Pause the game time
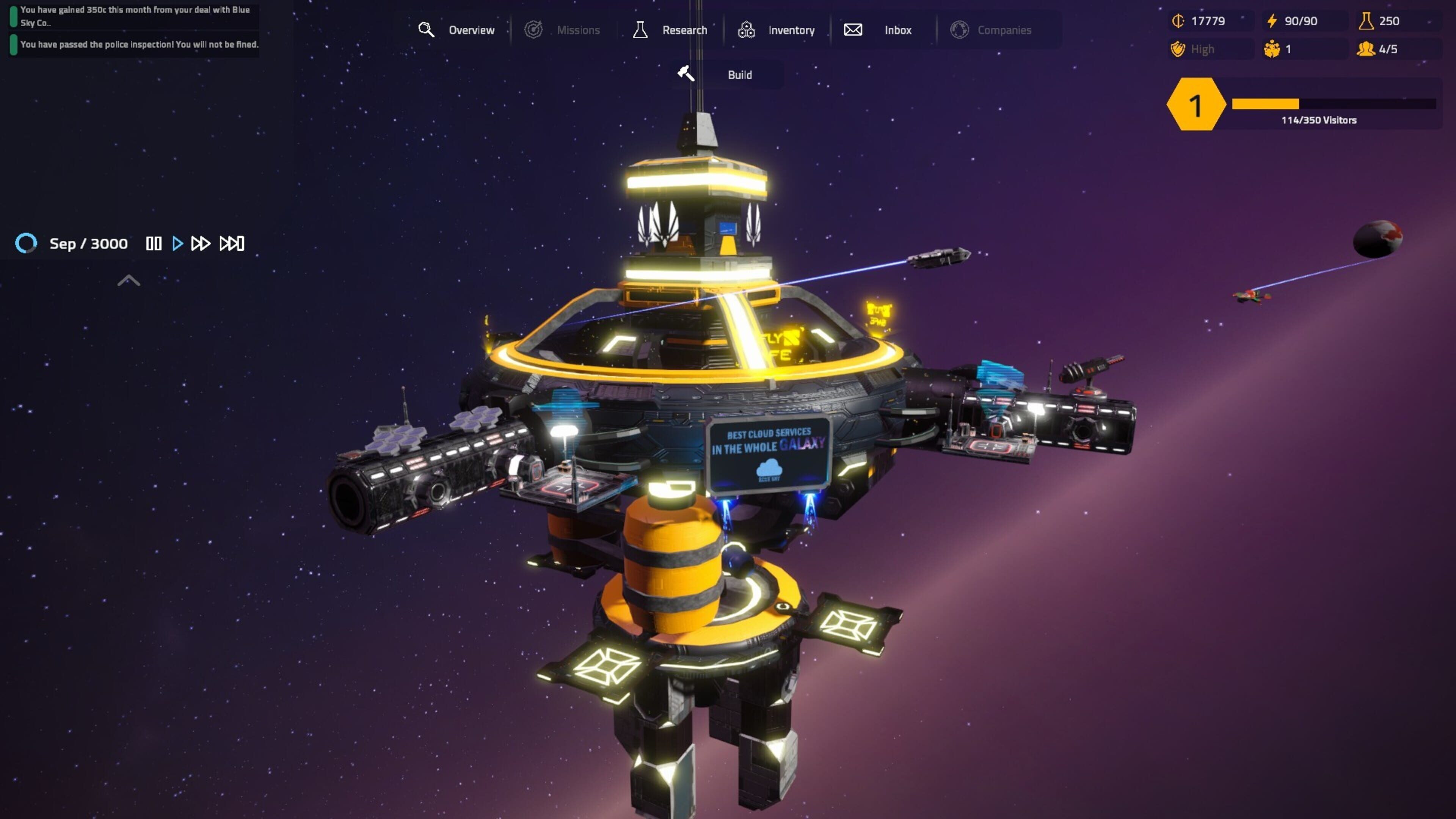The height and width of the screenshot is (819, 1456). (x=154, y=243)
